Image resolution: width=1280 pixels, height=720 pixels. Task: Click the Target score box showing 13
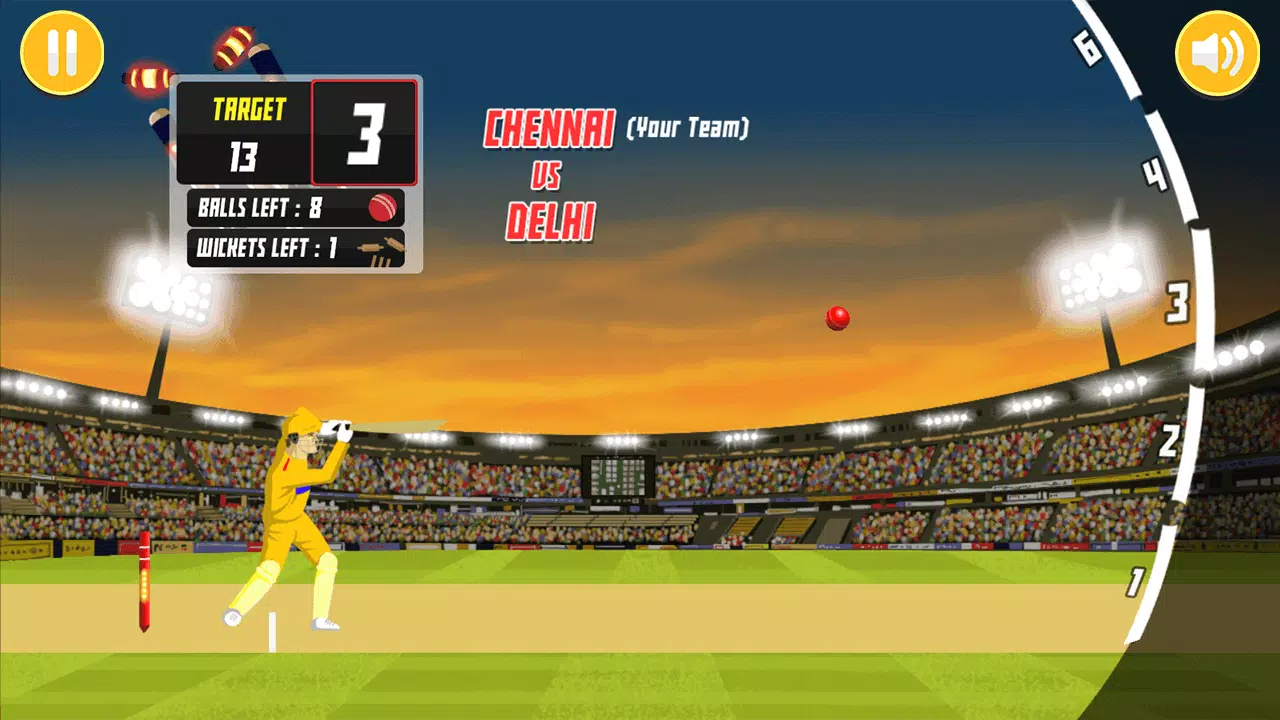click(248, 132)
